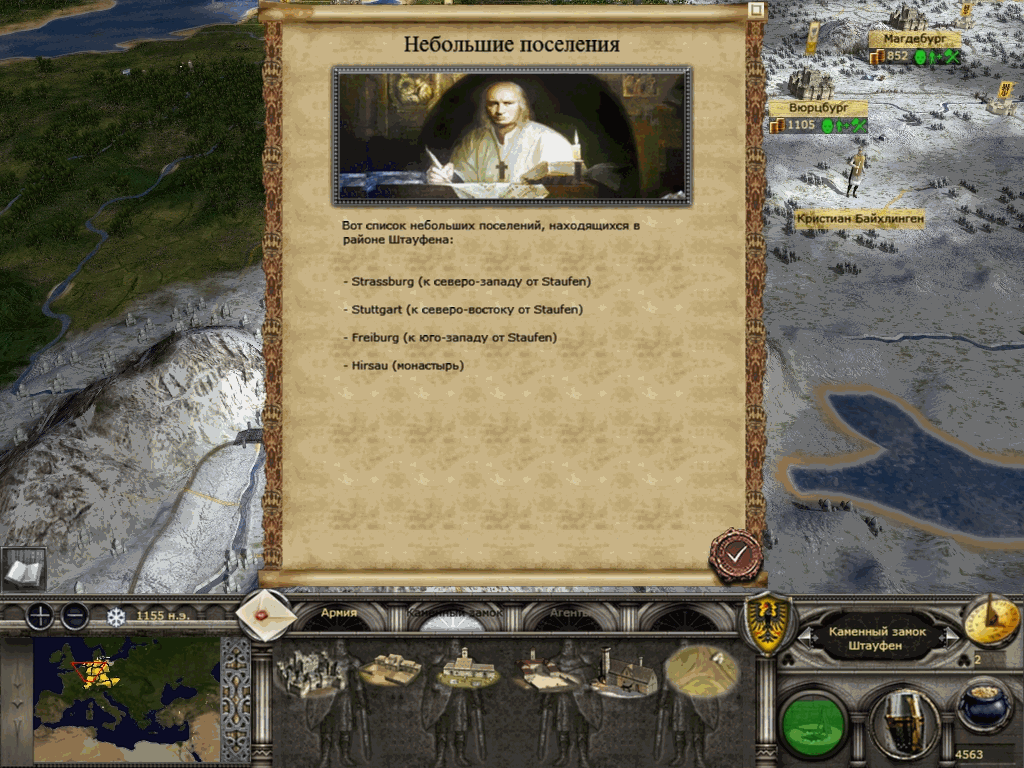Screen dimensions: 1024x768
Task: Click the square button on the scroll's corner
Action: click(x=756, y=10)
